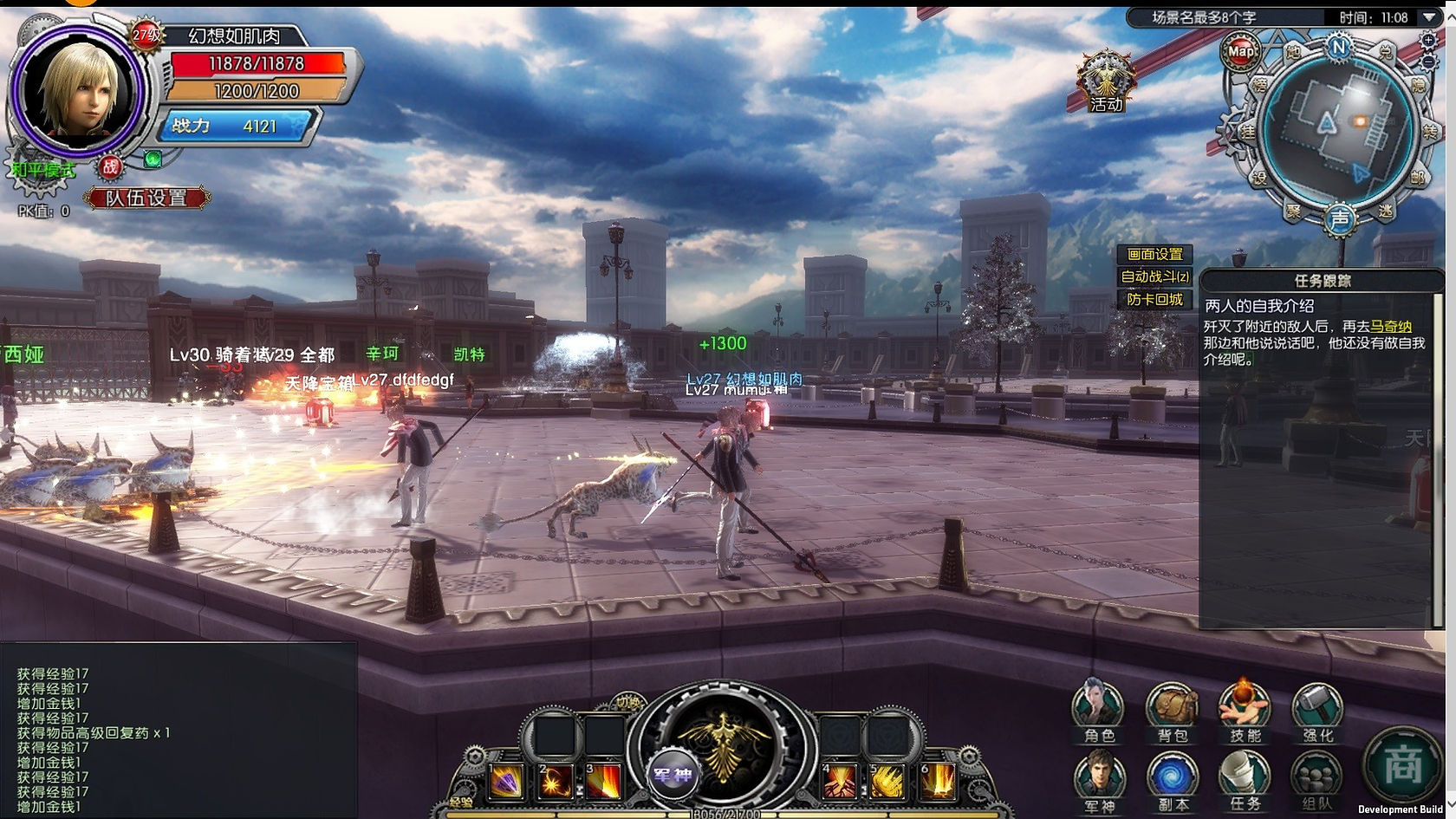
Task: Click the Map button on minimap
Action: click(x=1241, y=51)
